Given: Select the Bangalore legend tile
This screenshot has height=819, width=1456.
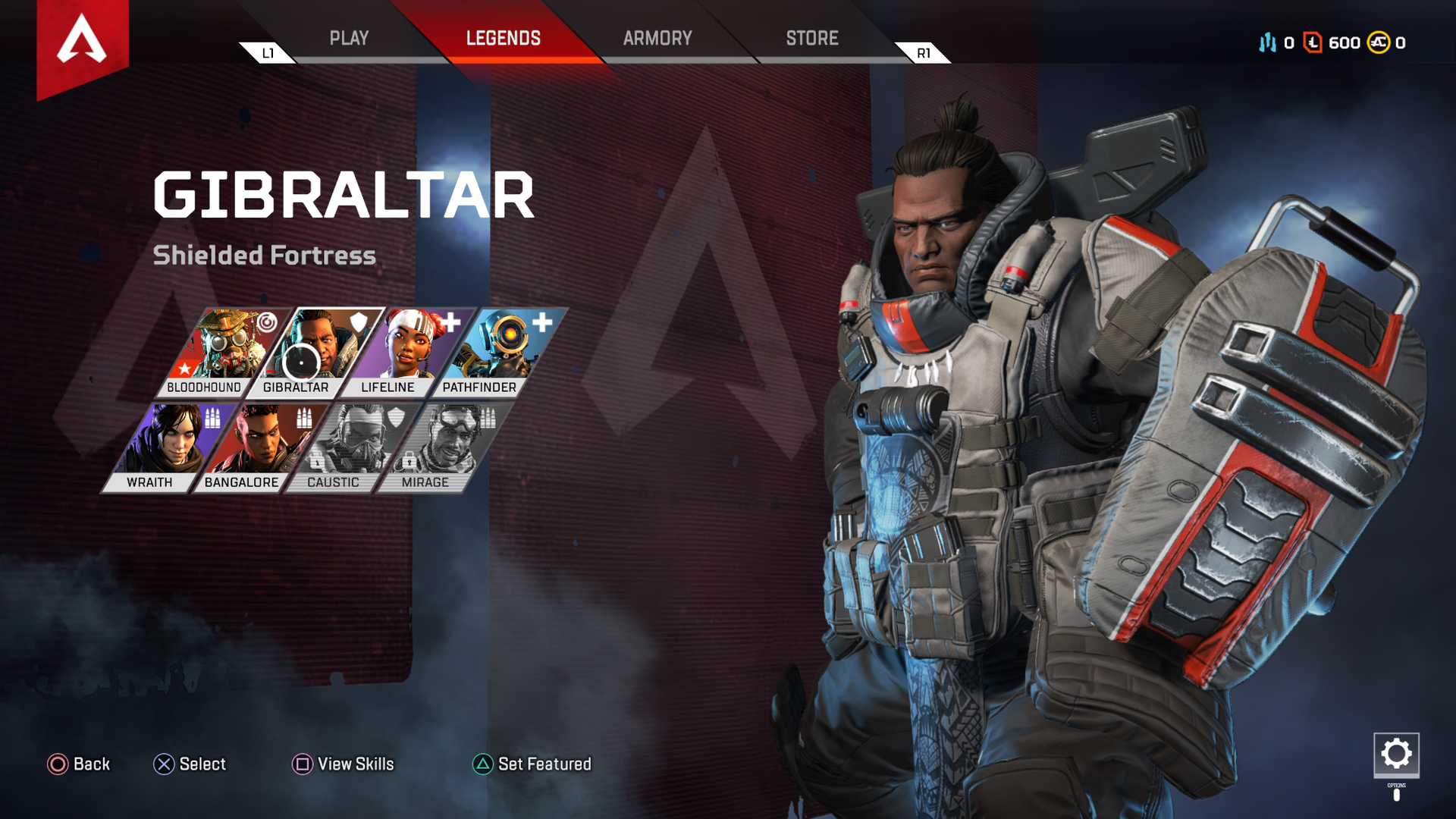Looking at the screenshot, I should (x=257, y=447).
